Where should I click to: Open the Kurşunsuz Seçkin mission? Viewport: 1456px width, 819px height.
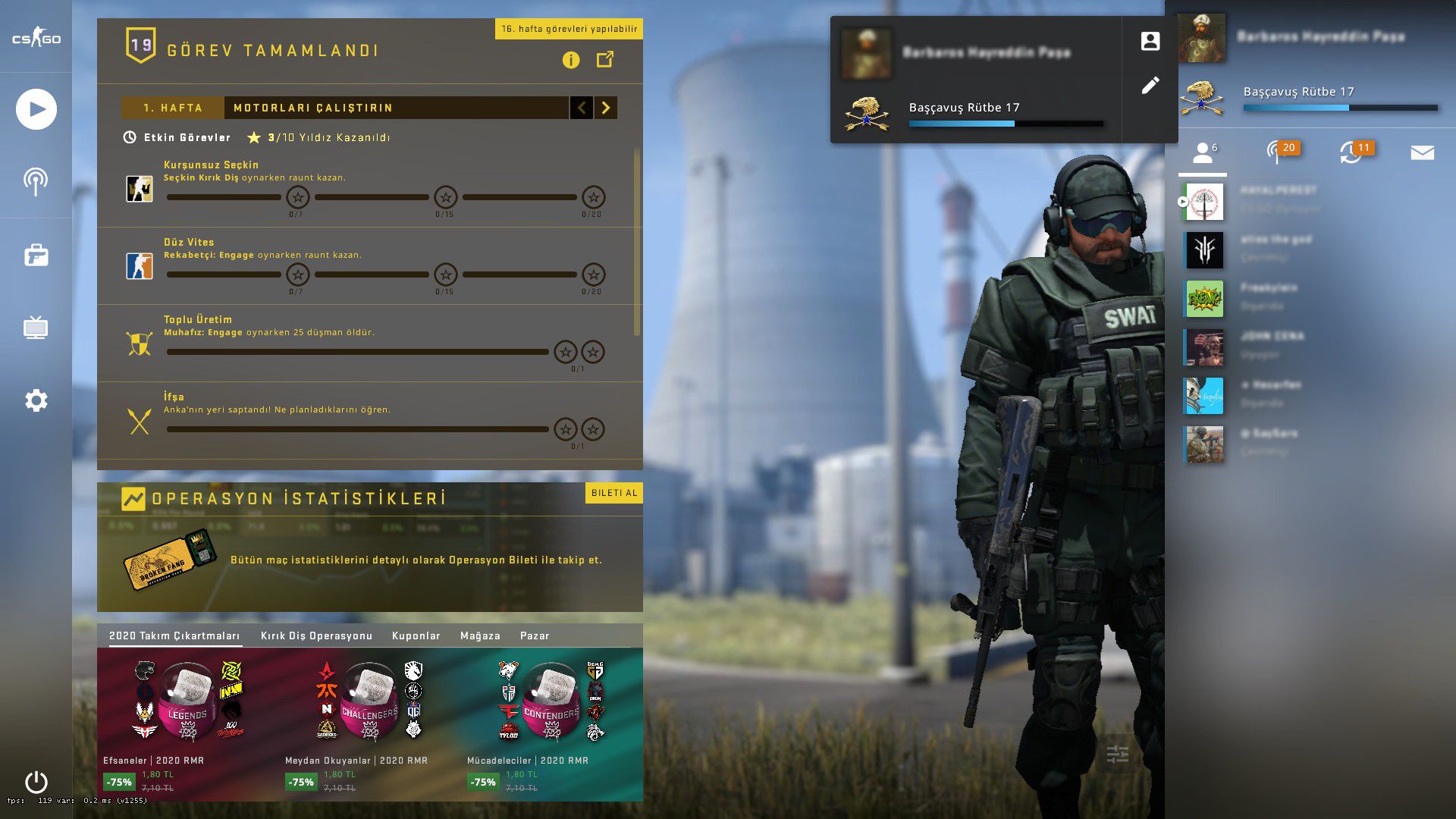[211, 165]
